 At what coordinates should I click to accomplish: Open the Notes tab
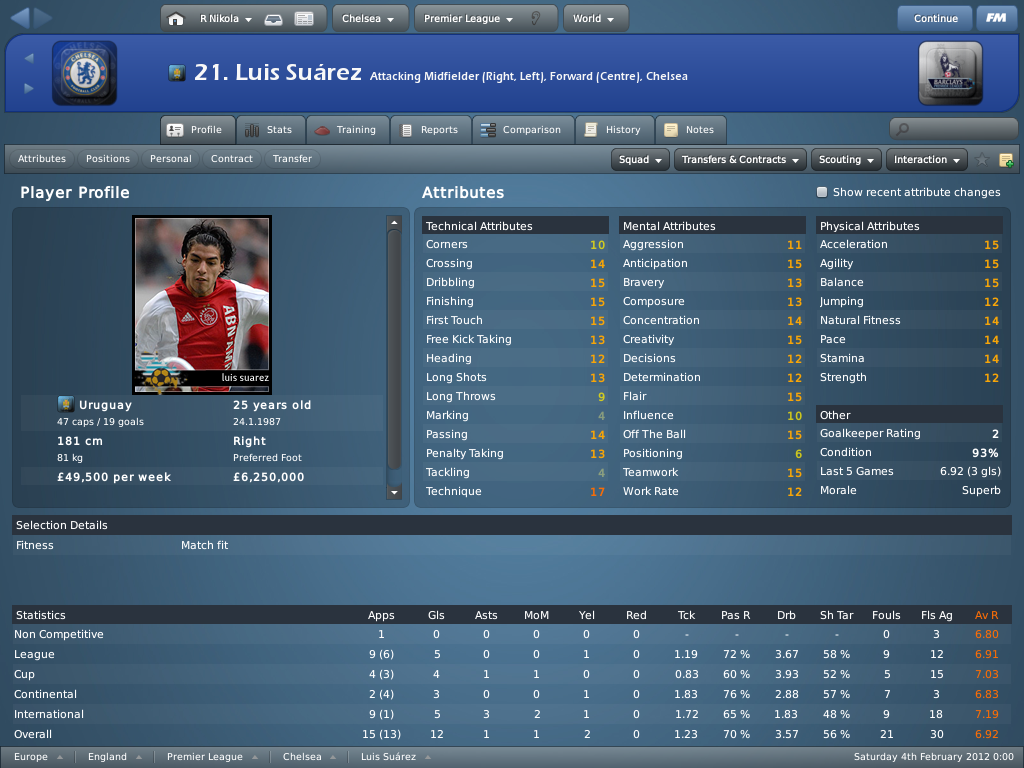pyautogui.click(x=690, y=130)
